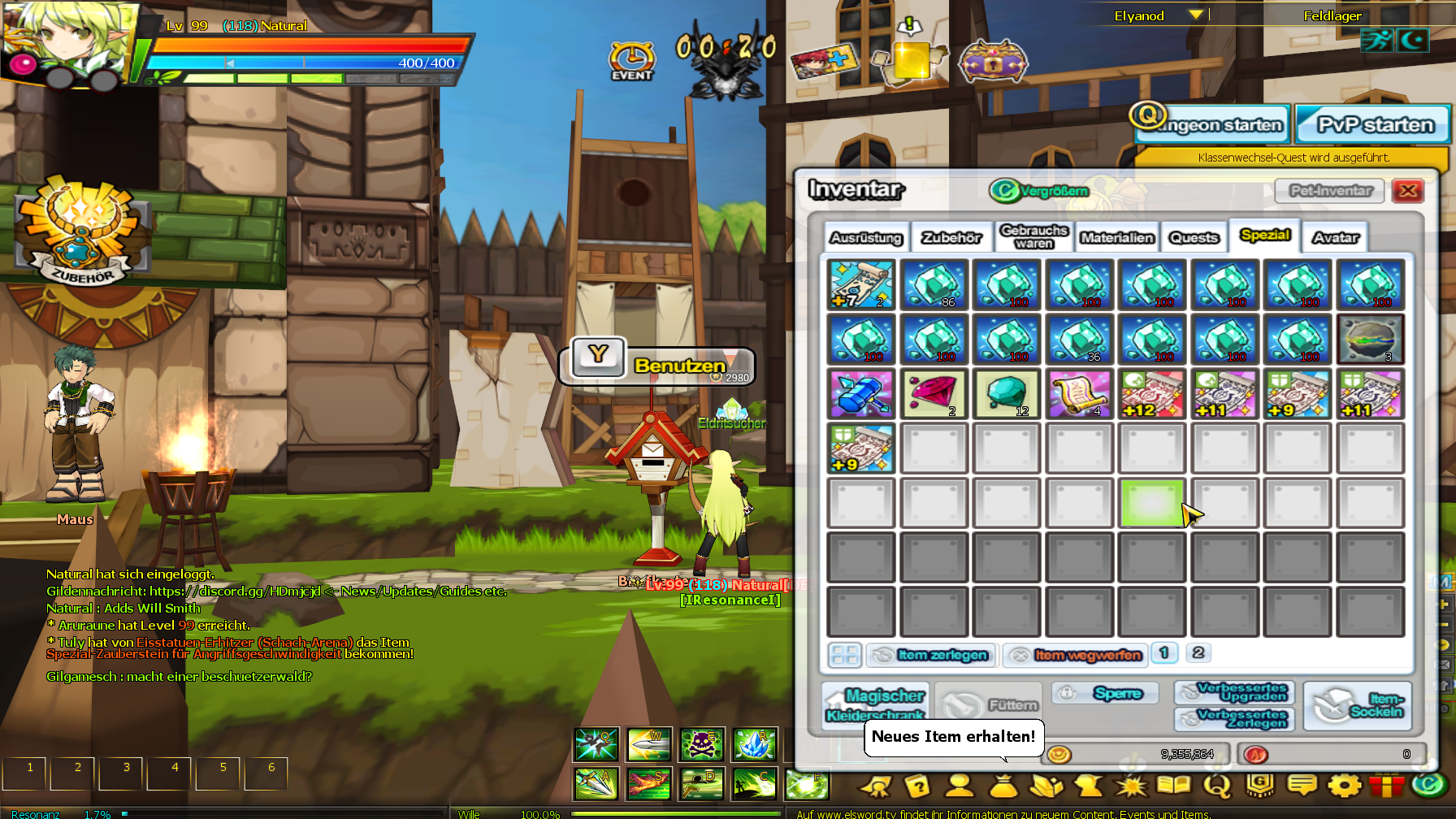Choose Item zerlegen
This screenshot has height=819, width=1456.
pos(933,655)
